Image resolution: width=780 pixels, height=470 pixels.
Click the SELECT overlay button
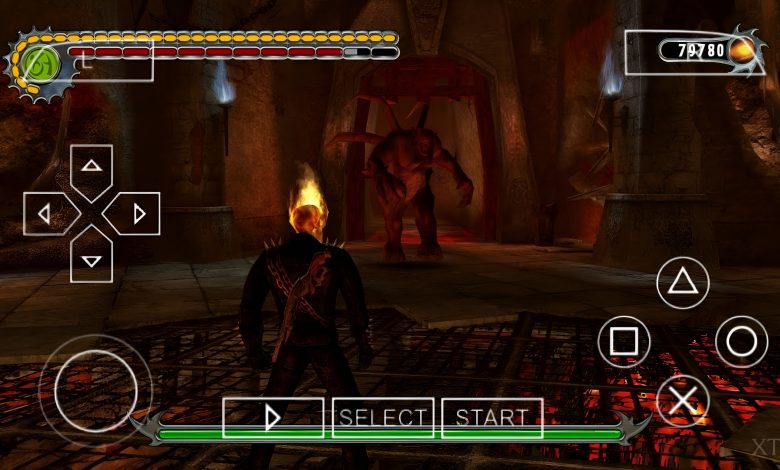tap(383, 418)
